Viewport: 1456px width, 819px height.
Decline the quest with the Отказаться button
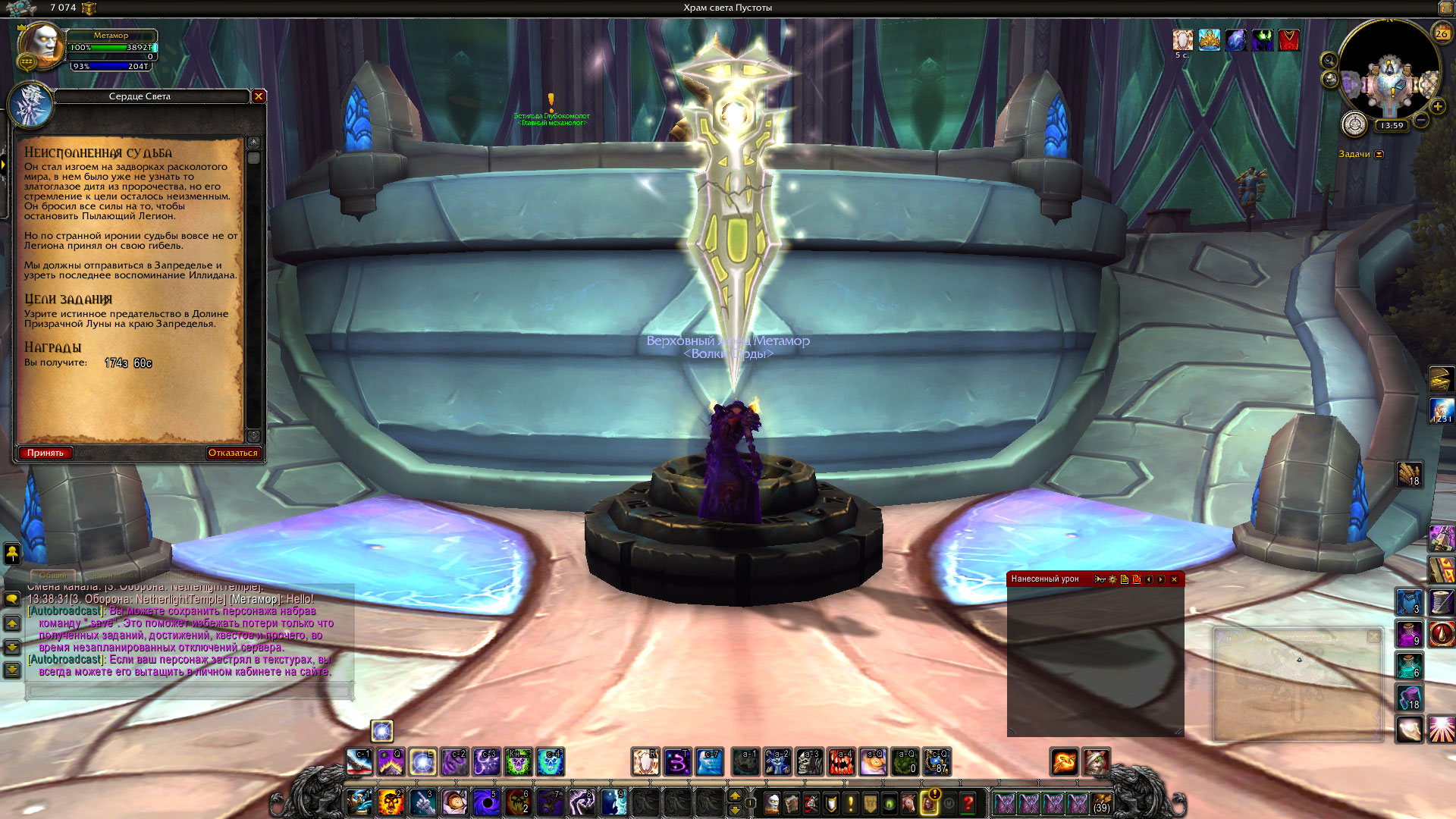click(x=233, y=453)
